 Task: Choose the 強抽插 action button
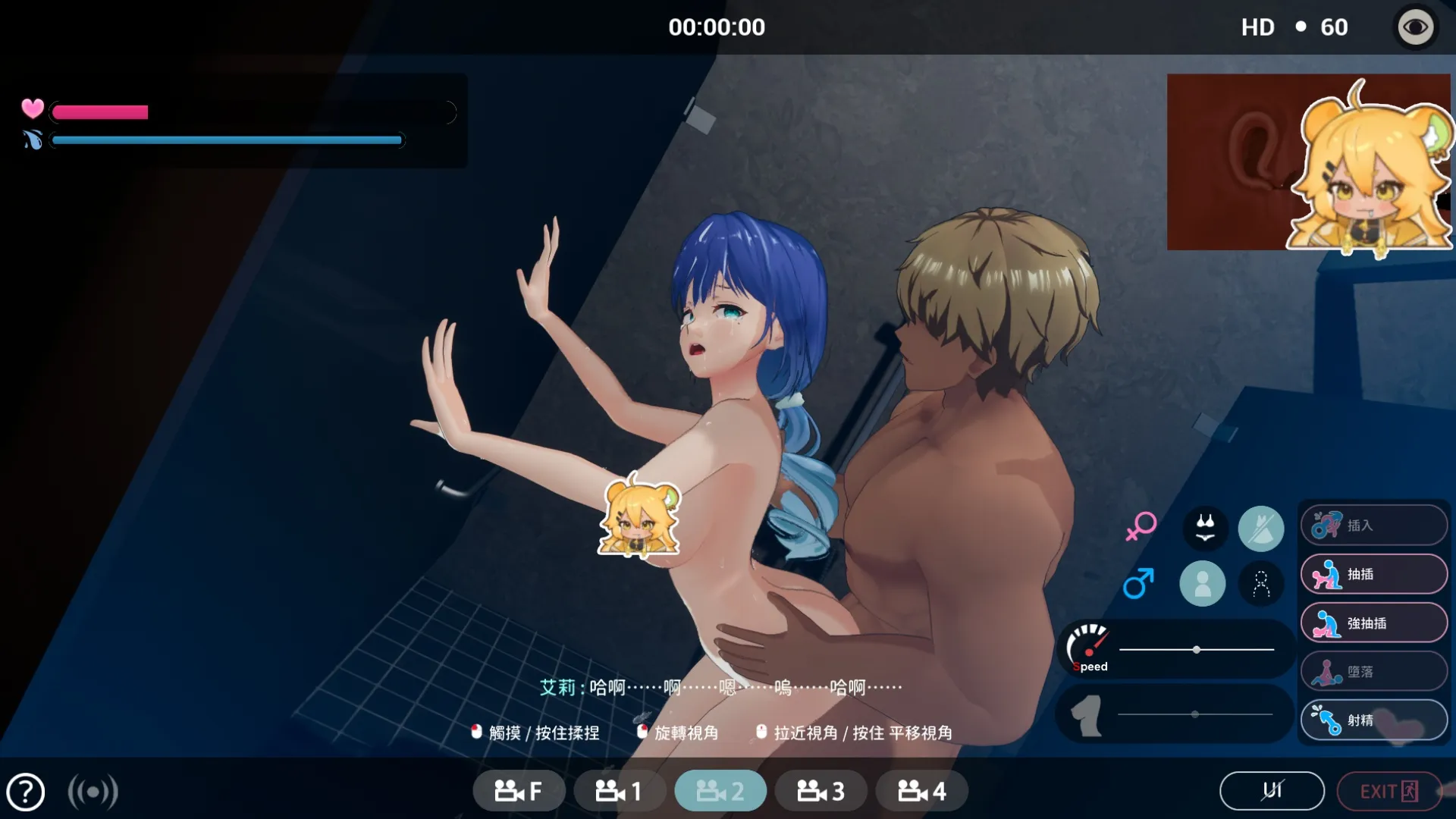tap(1373, 623)
